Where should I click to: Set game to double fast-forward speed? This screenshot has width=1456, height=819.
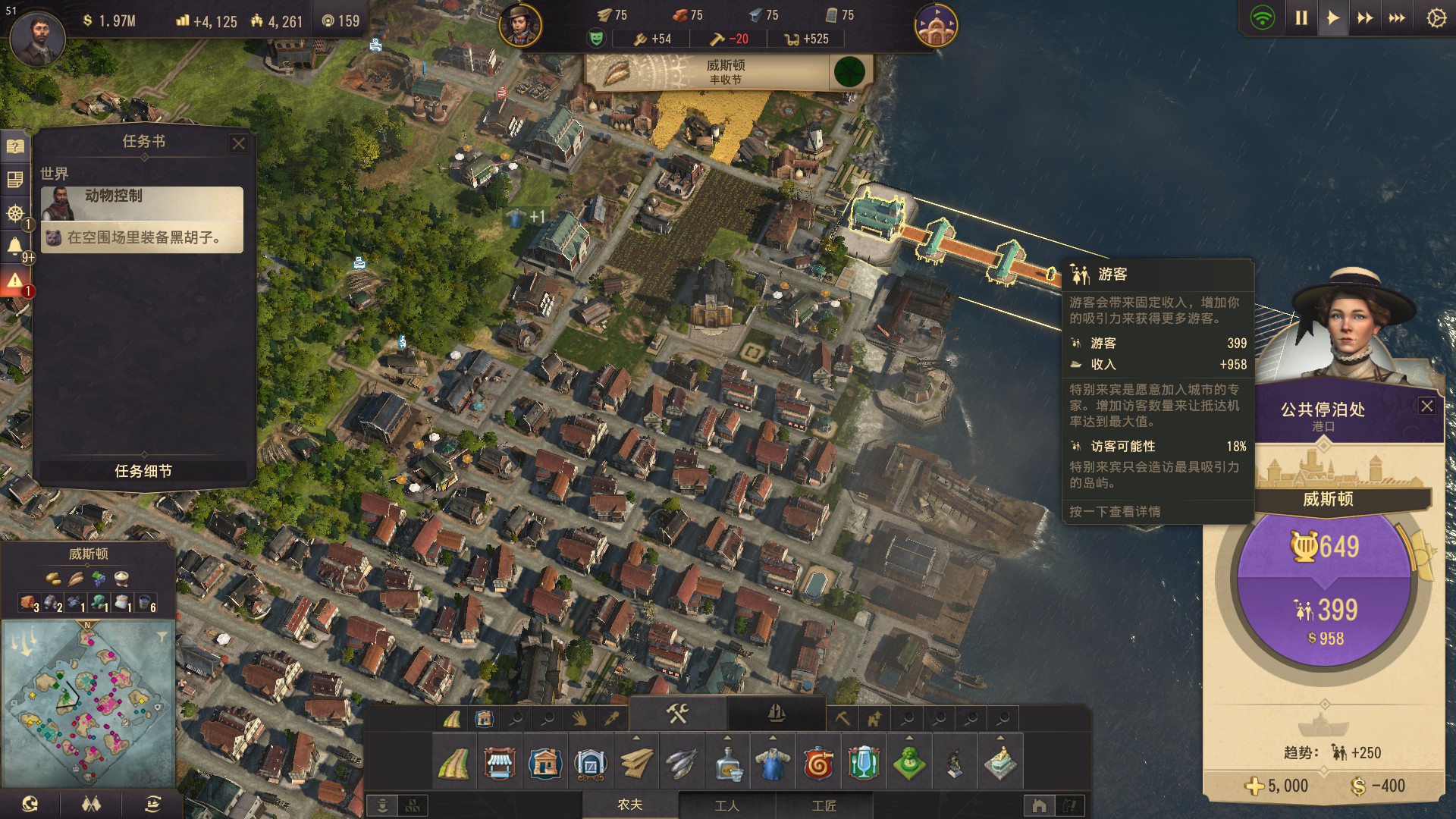click(1364, 18)
